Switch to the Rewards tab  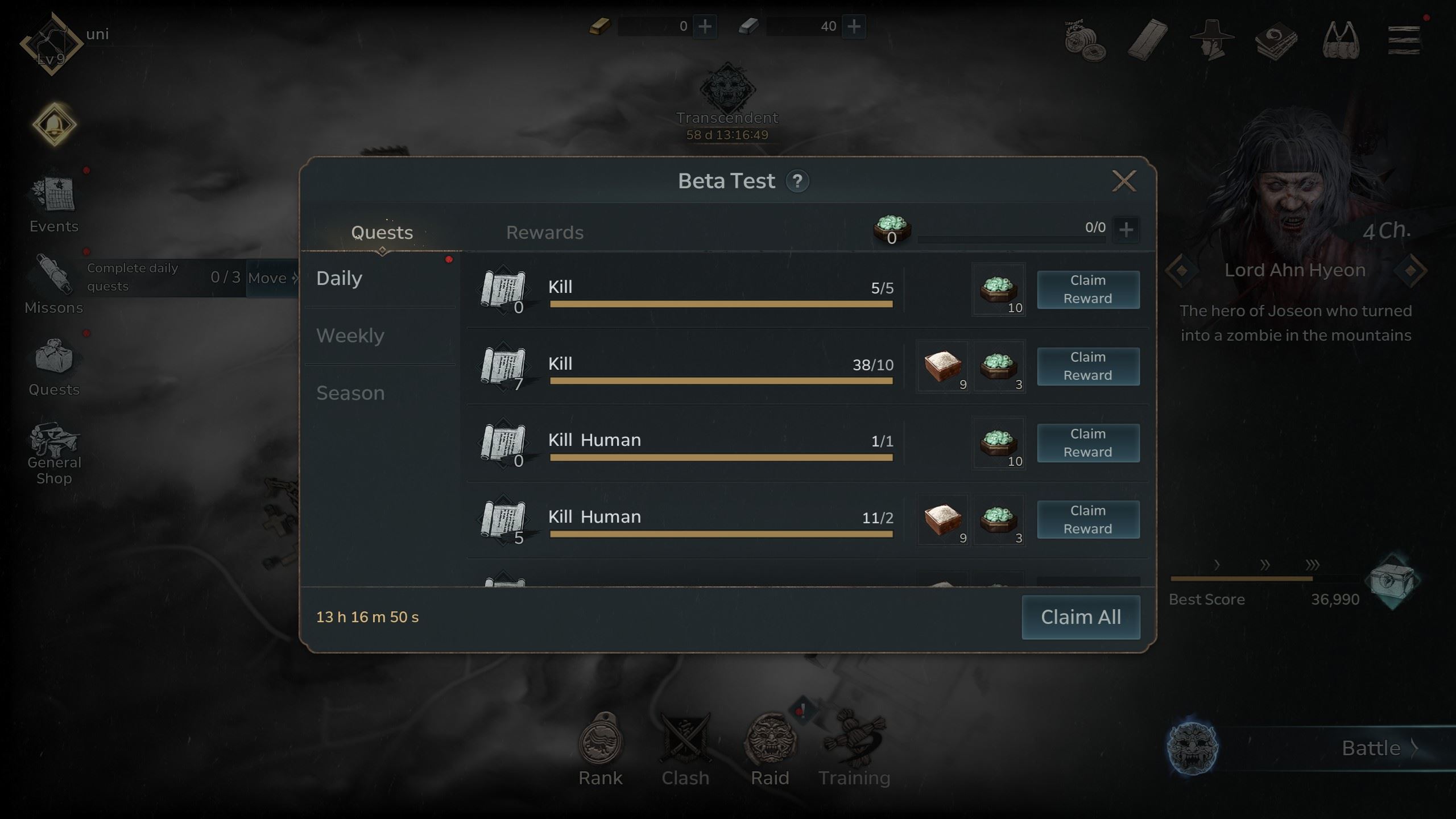(545, 233)
